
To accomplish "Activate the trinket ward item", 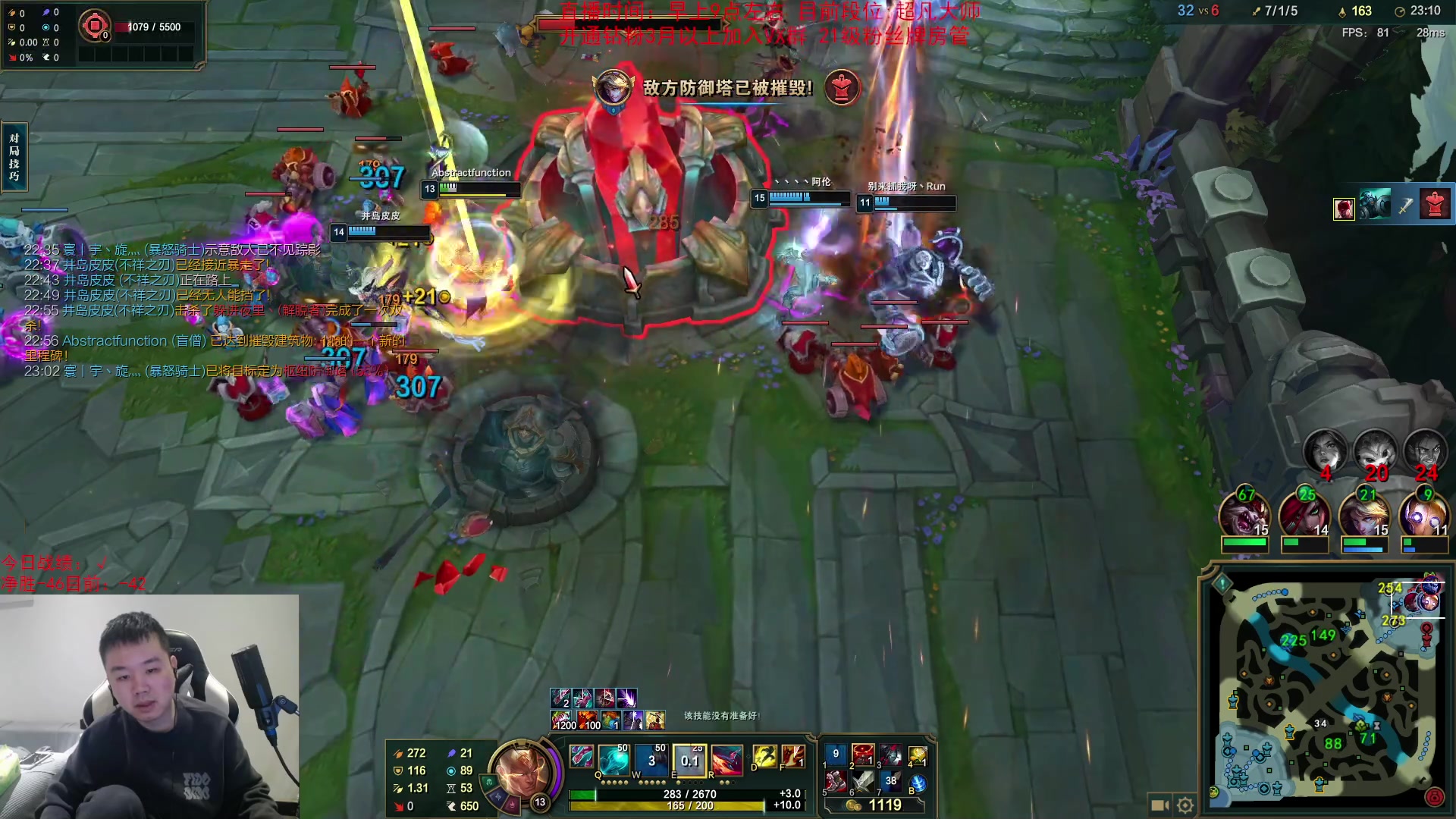I will coord(918,755).
